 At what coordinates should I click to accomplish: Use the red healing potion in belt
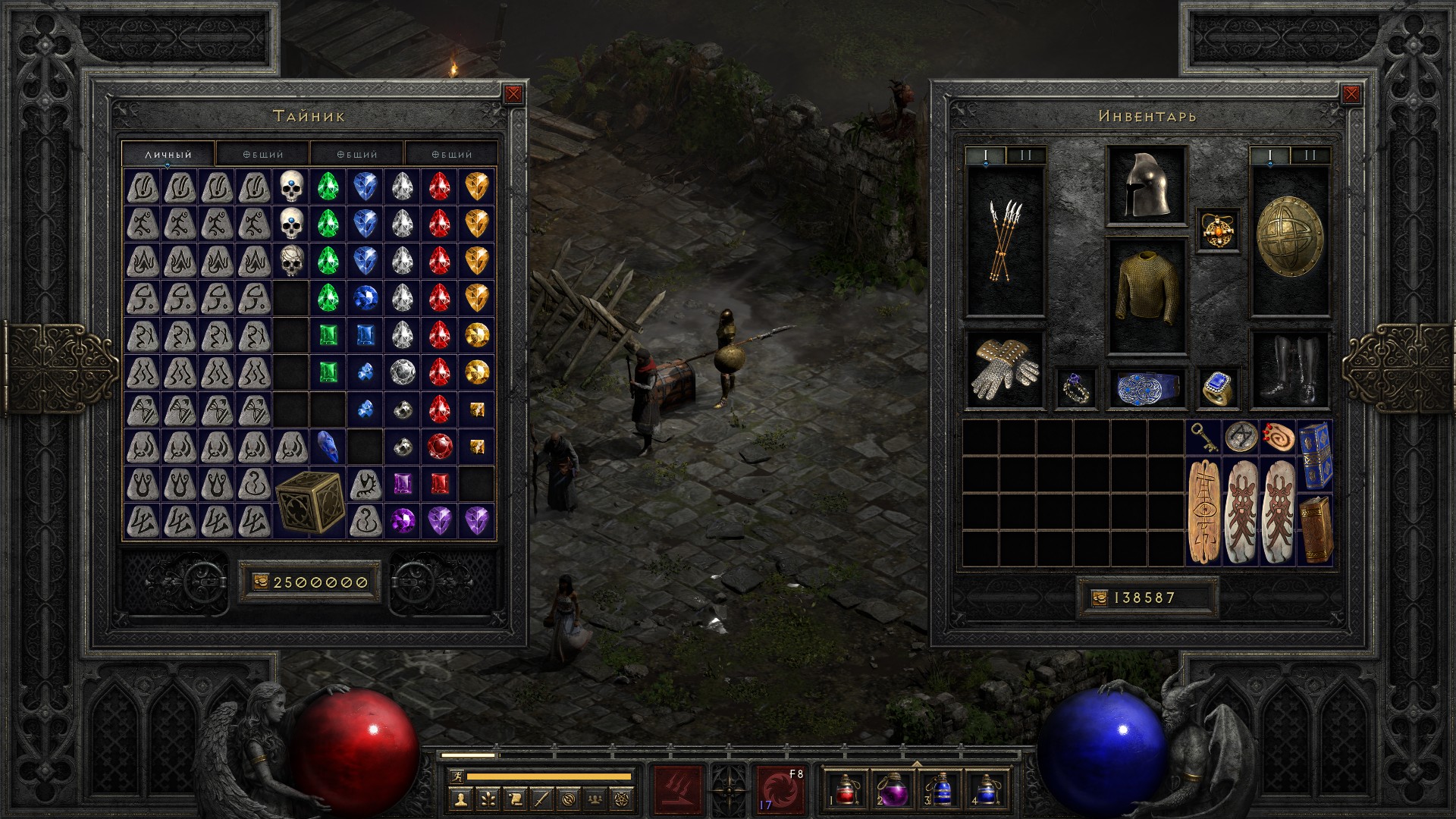(x=846, y=789)
